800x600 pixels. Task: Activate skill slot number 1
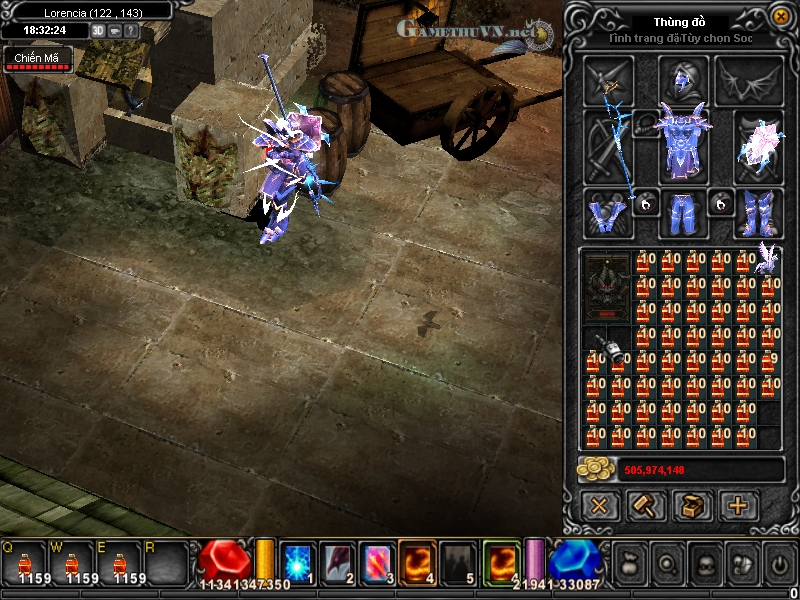tap(297, 560)
